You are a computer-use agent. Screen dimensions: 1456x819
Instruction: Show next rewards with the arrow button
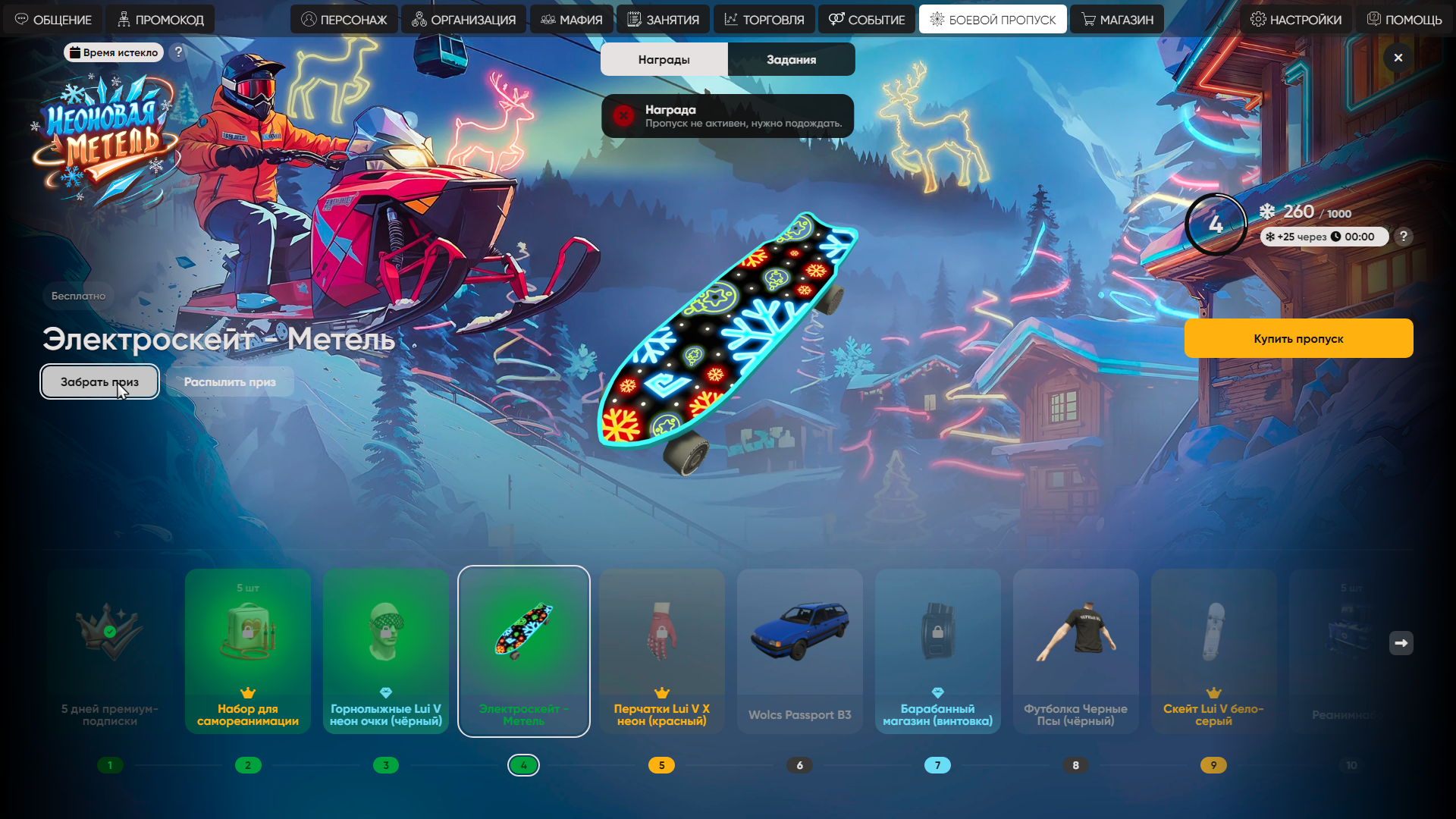click(x=1401, y=643)
